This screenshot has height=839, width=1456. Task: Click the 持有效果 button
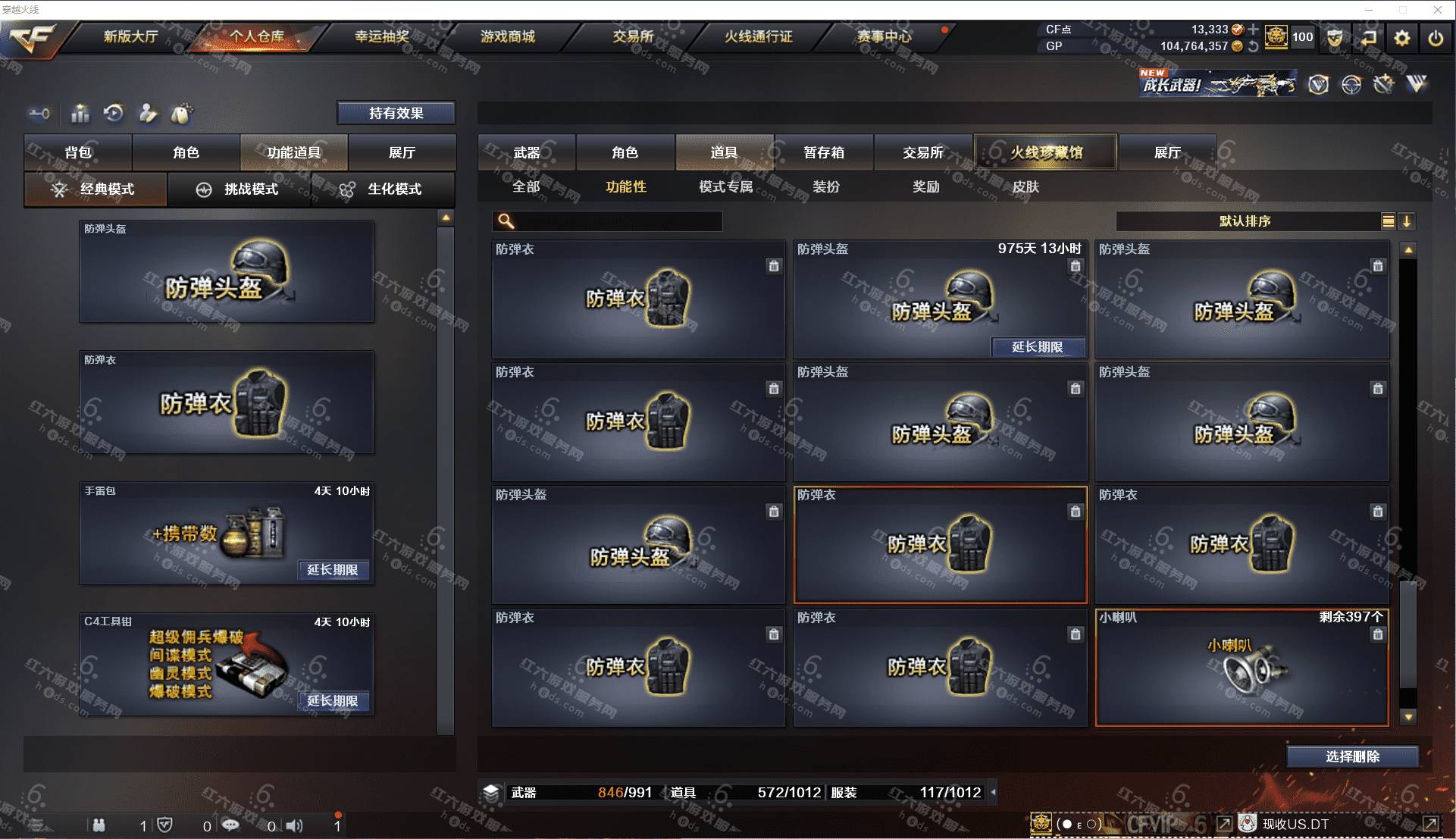click(396, 113)
